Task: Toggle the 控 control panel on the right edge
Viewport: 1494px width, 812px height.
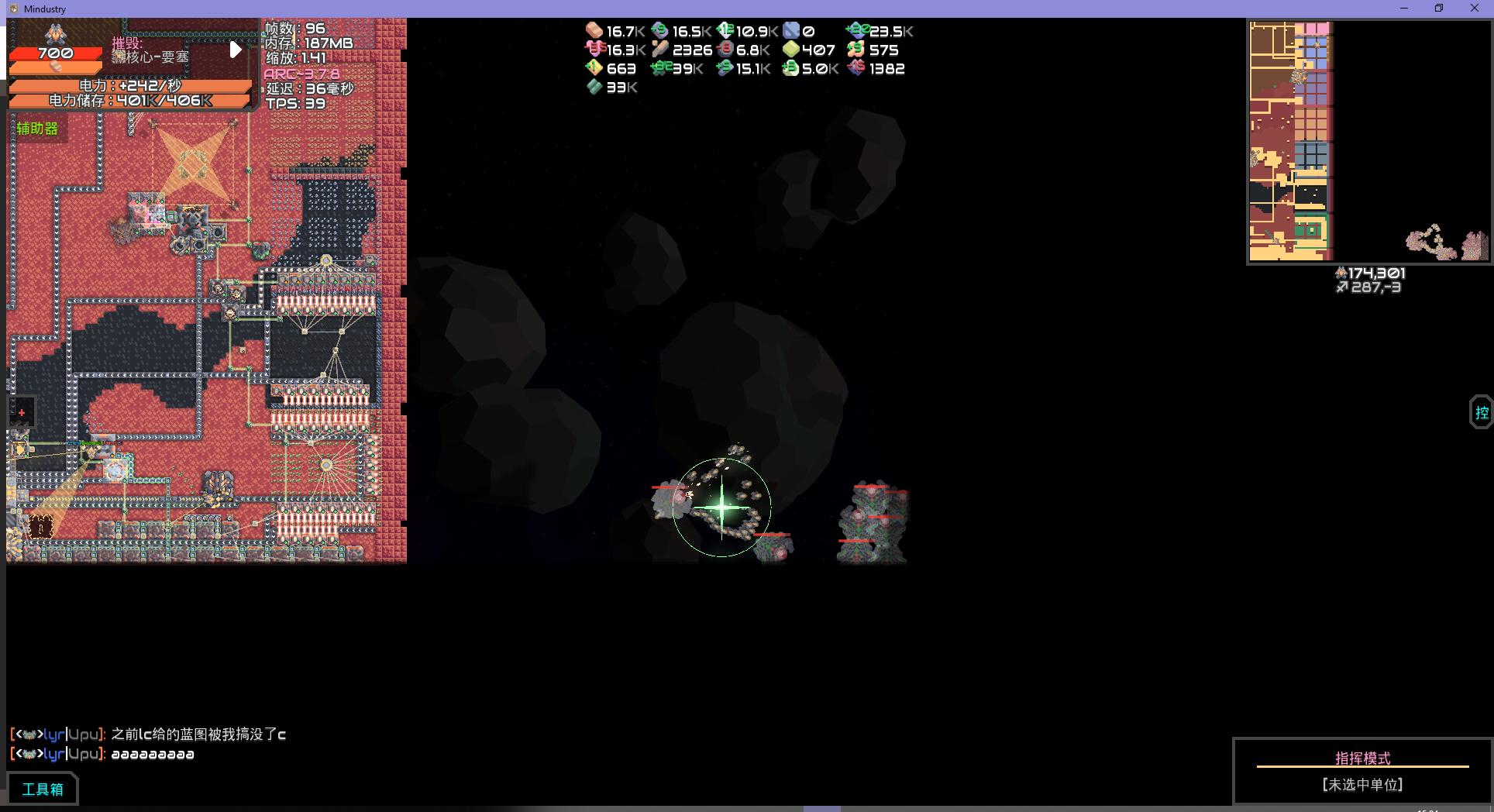Action: point(1482,411)
